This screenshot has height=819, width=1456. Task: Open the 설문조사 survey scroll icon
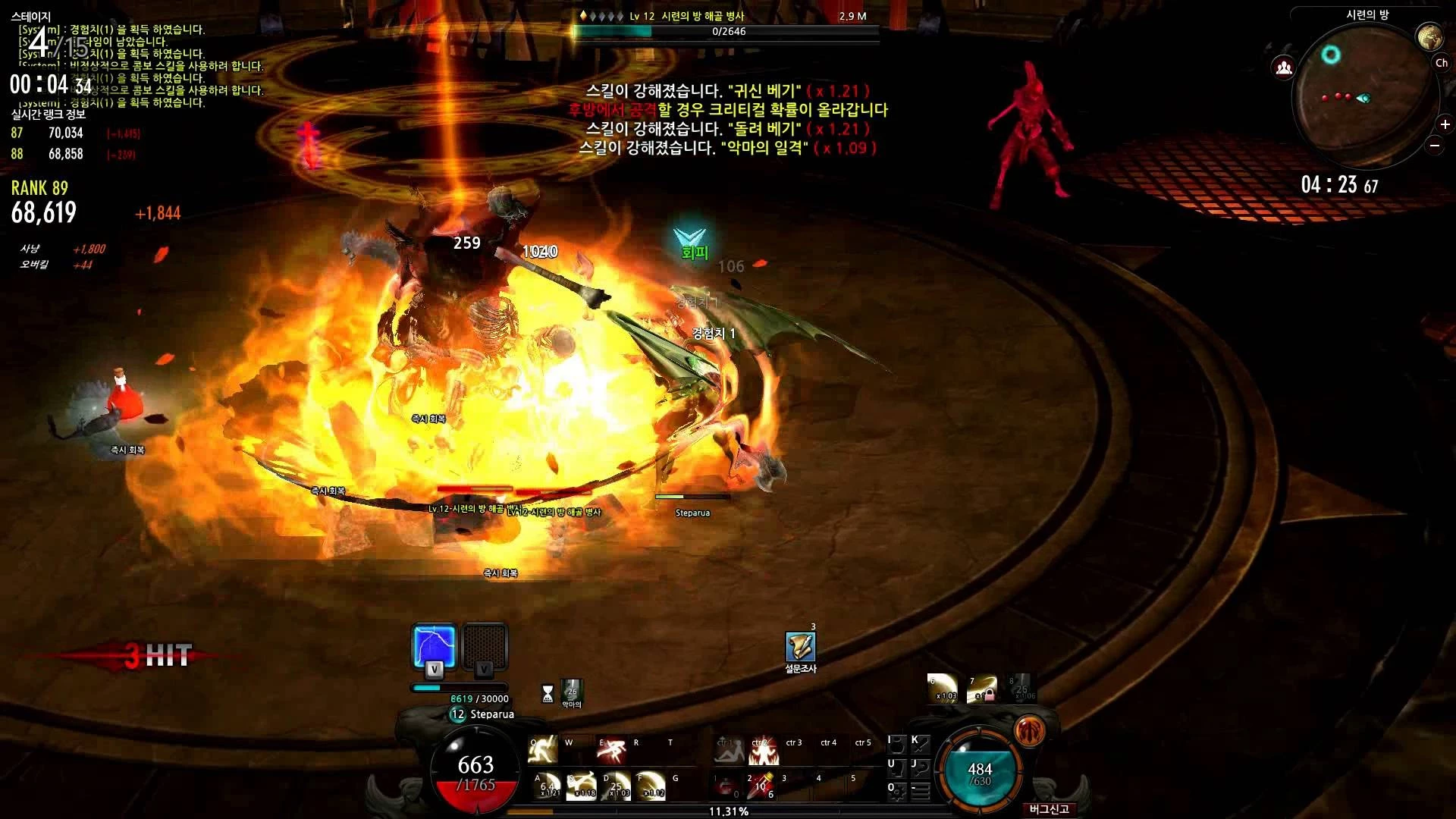click(800, 646)
